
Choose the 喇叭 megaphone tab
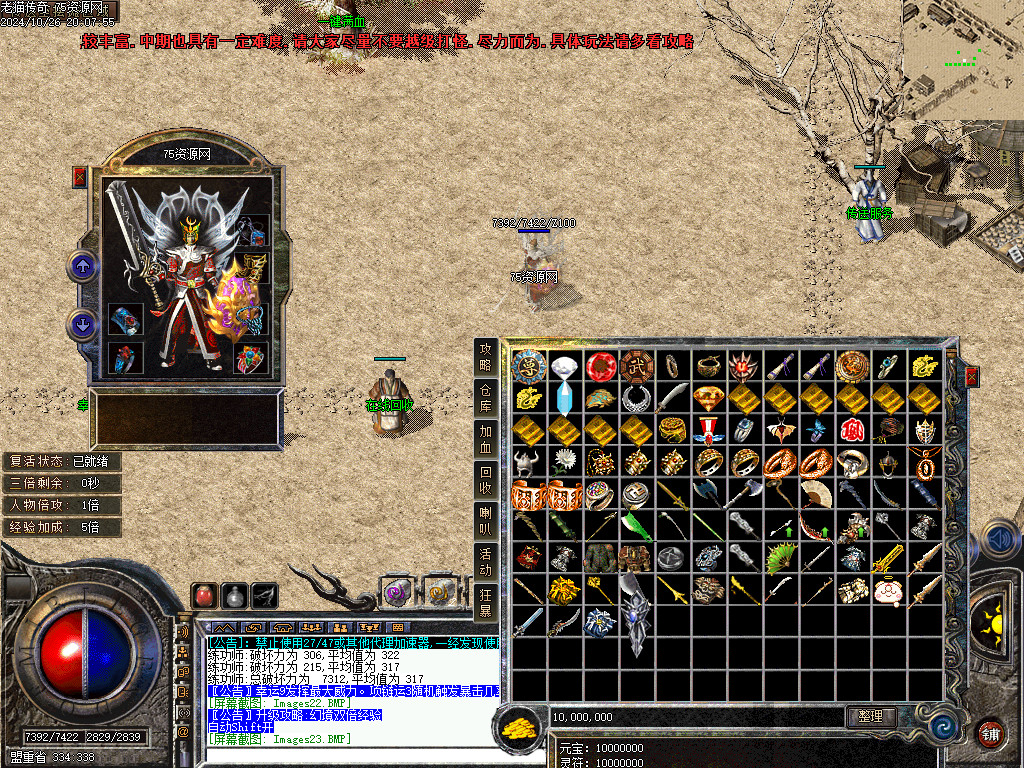pyautogui.click(x=486, y=522)
